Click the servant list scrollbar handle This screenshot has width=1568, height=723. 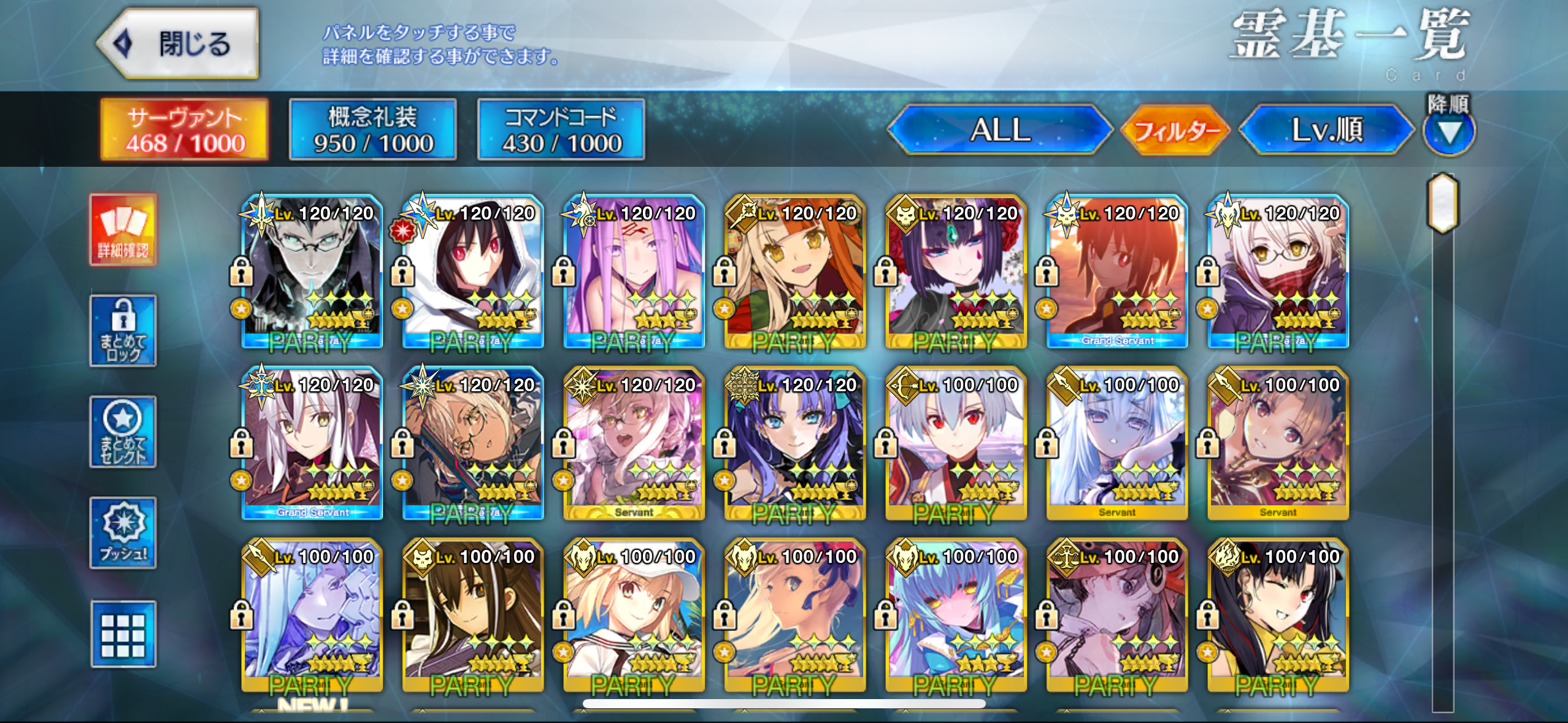point(1443,202)
